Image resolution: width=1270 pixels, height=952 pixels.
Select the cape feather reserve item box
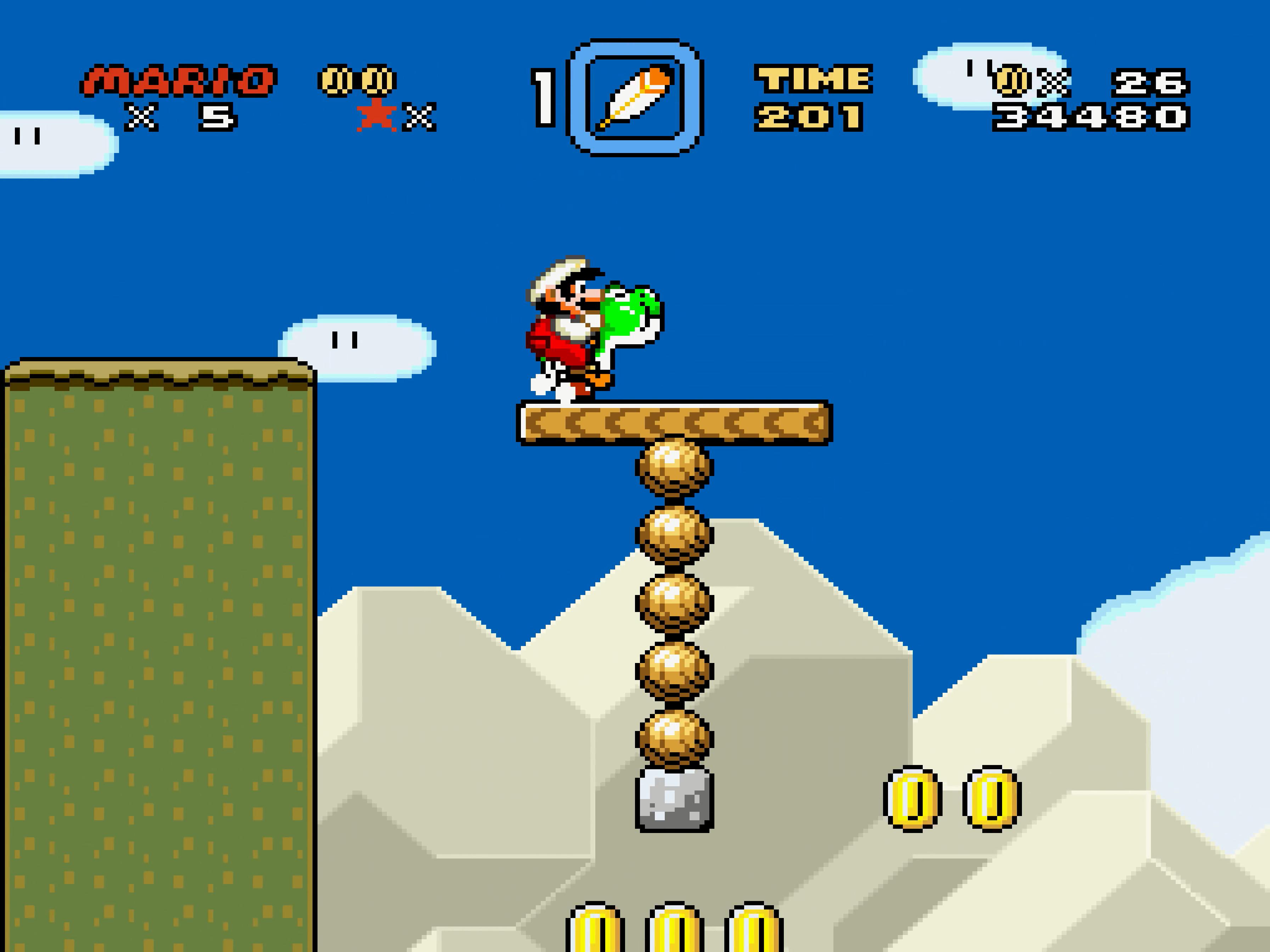coord(635,97)
